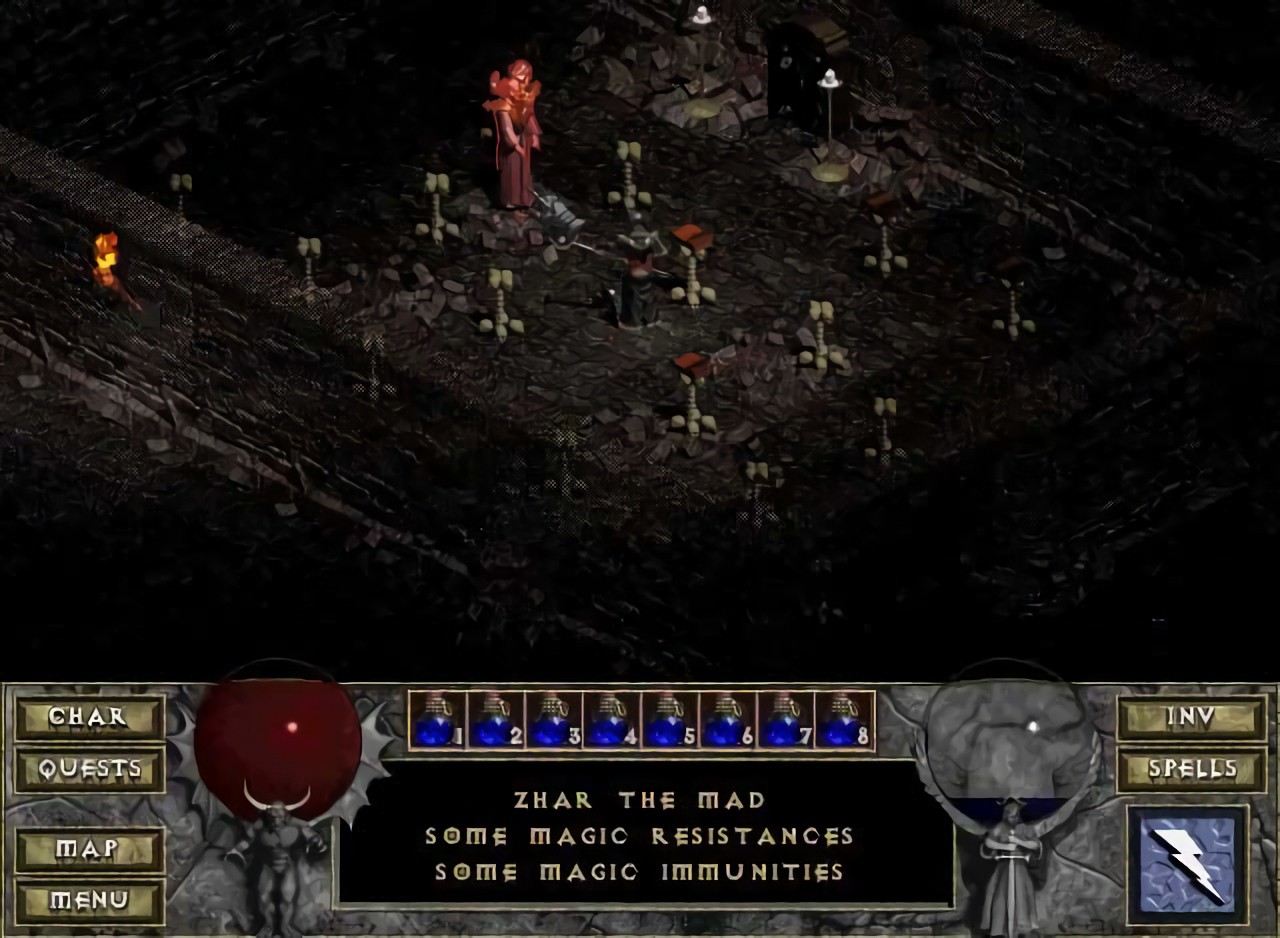
Task: Use the blue potion in belt slot 7
Action: [785, 721]
